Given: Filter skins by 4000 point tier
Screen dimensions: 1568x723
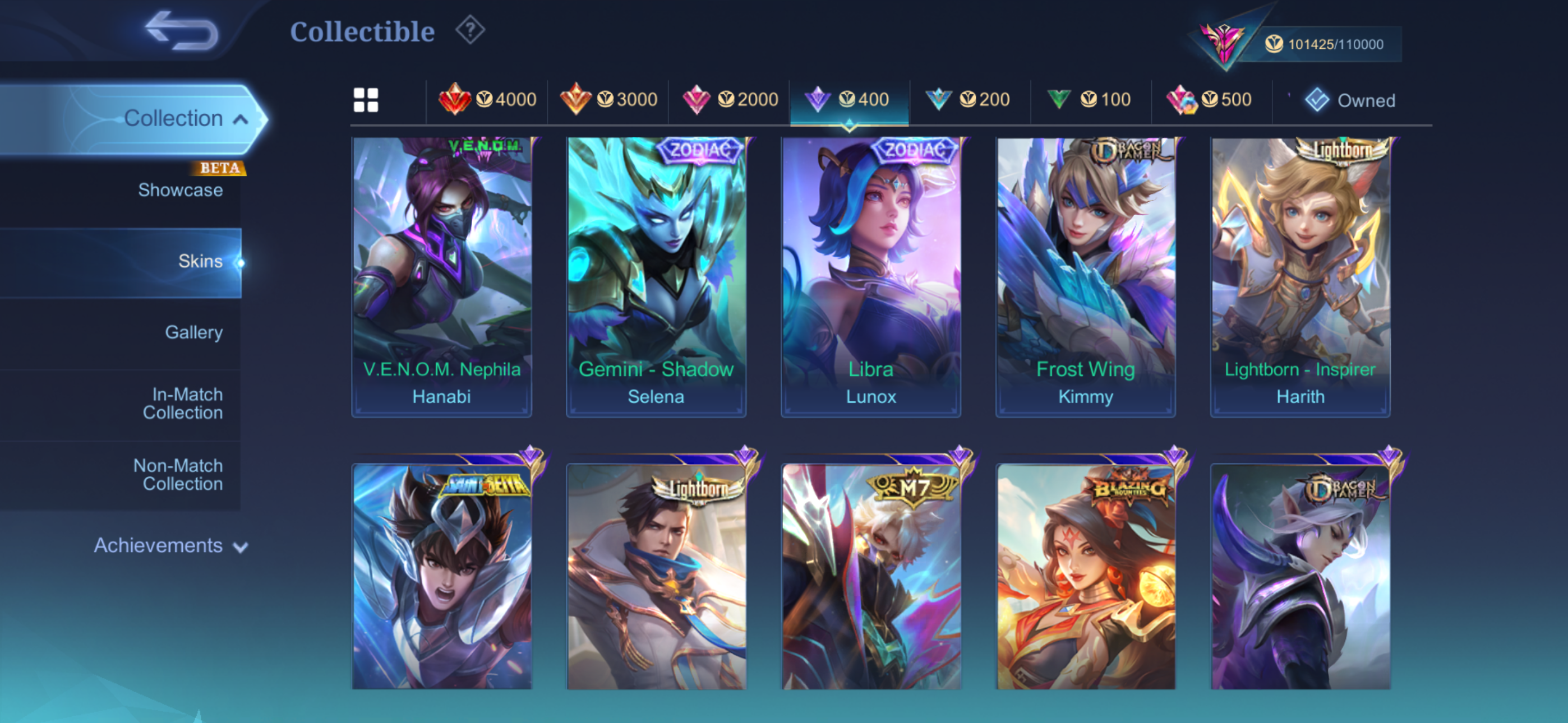Looking at the screenshot, I should point(487,100).
